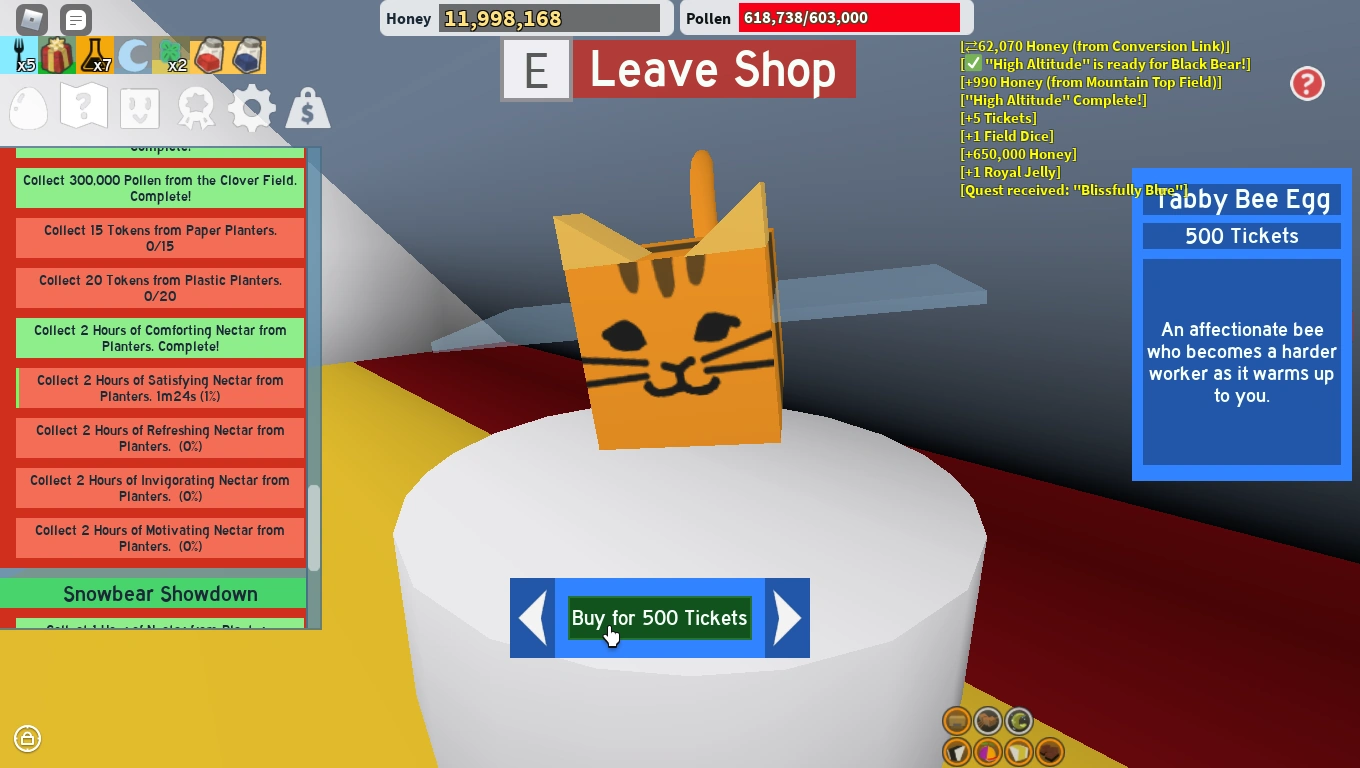View your Badges ribbon menu
This screenshot has height=768, width=1360.
click(196, 107)
